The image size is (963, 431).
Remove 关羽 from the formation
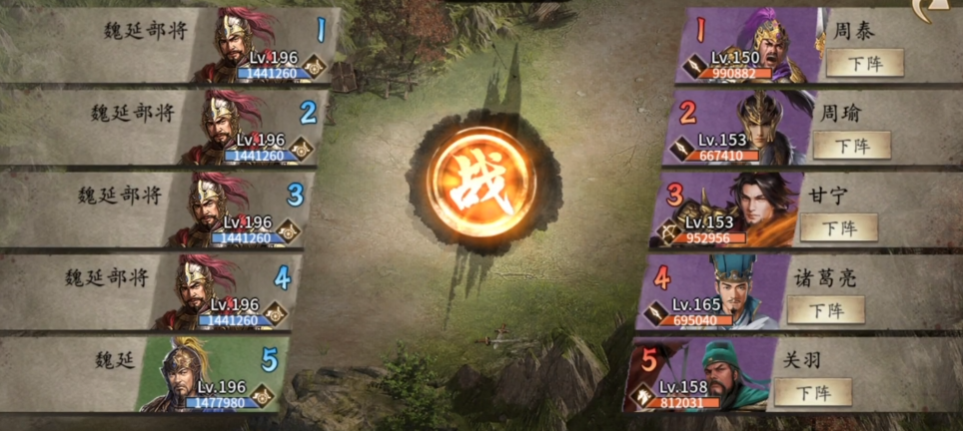(813, 392)
